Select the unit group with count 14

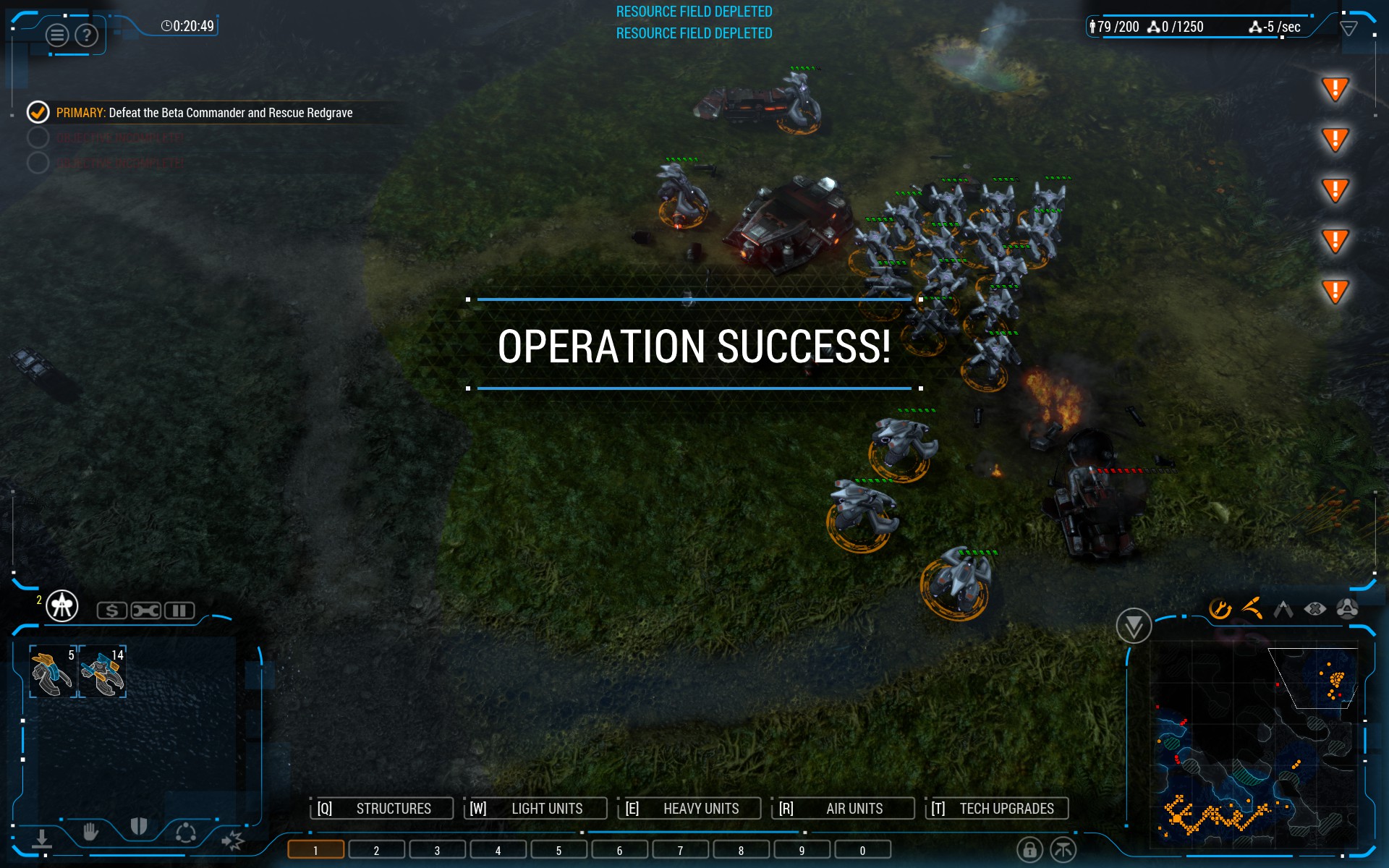coord(102,672)
